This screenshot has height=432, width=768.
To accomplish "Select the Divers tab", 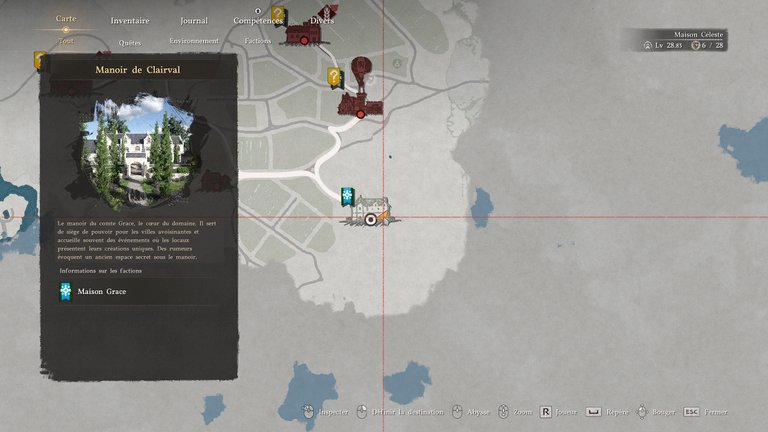I will pyautogui.click(x=322, y=20).
